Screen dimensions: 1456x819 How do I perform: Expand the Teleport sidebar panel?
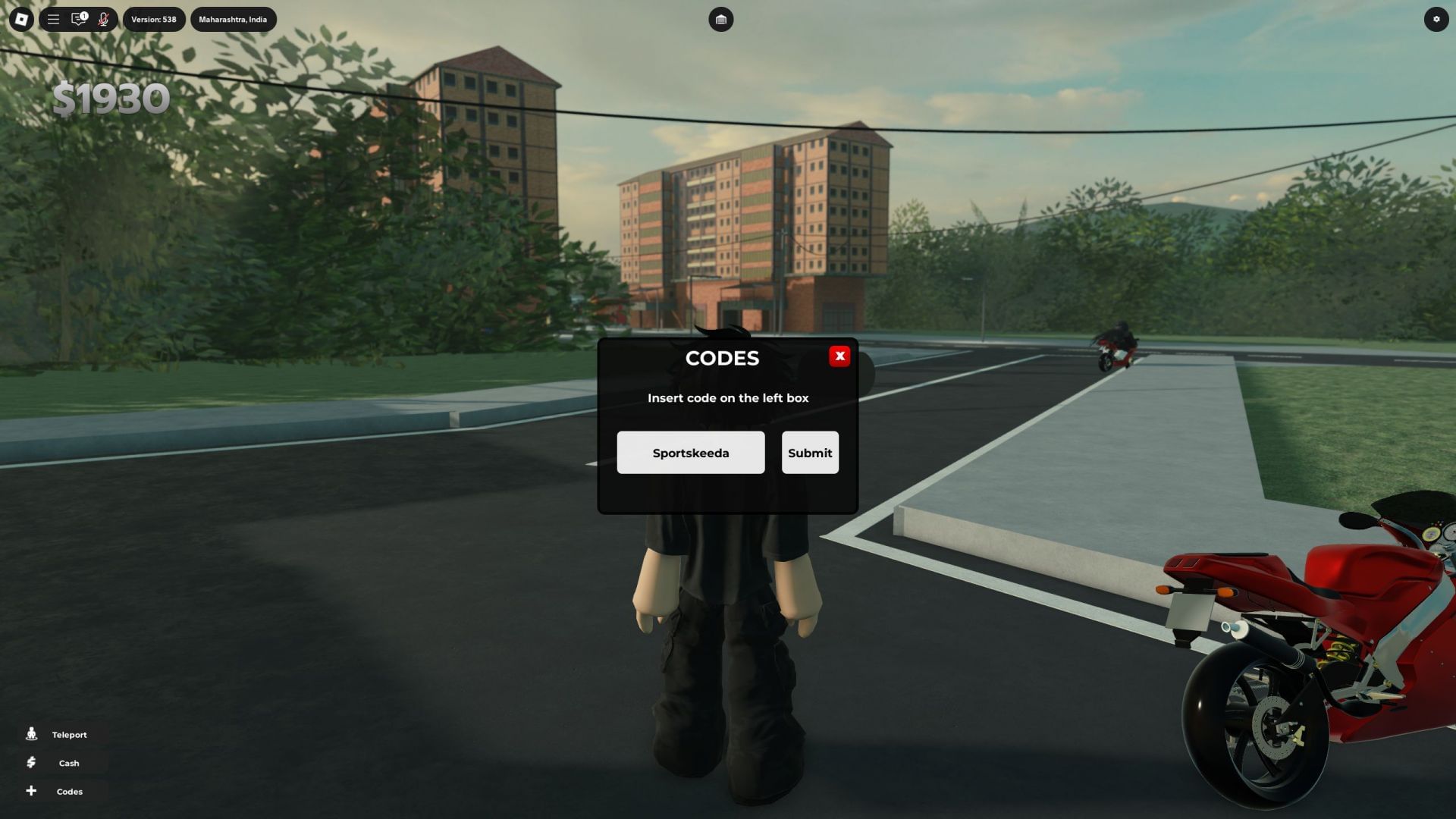pos(68,734)
